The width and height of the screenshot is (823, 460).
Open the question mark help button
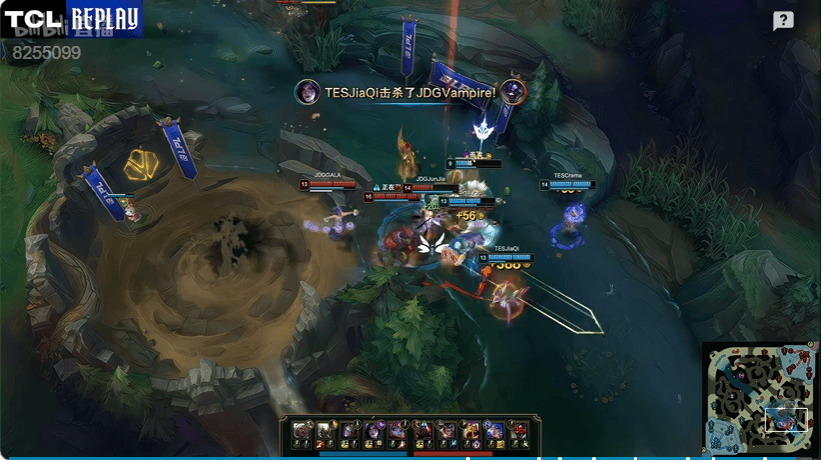pyautogui.click(x=783, y=21)
